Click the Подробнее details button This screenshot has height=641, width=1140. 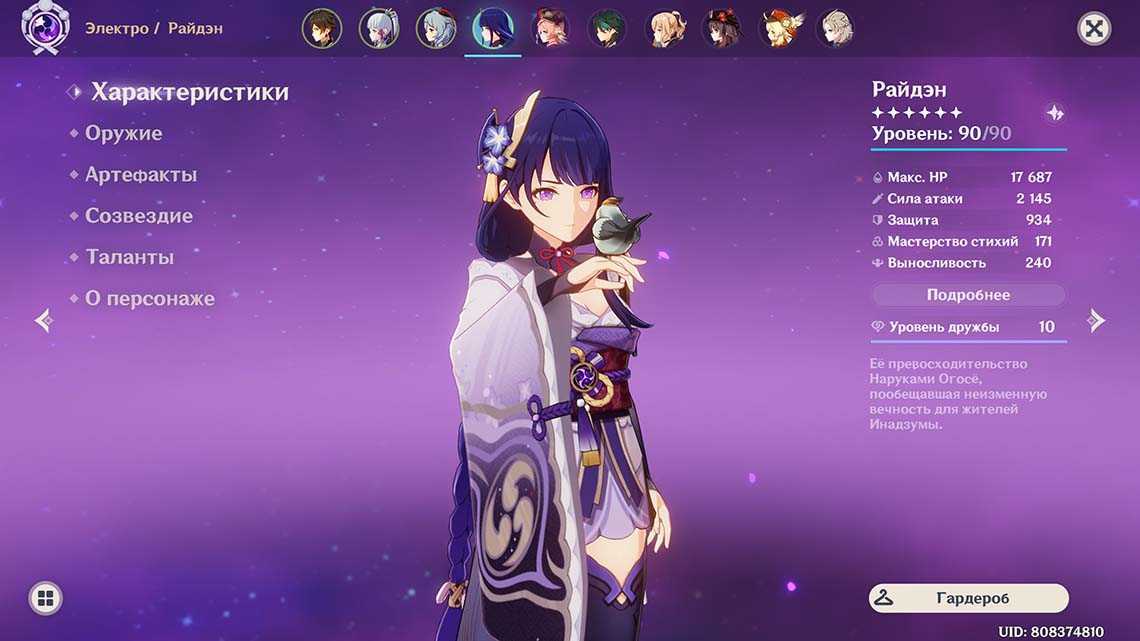pos(968,295)
